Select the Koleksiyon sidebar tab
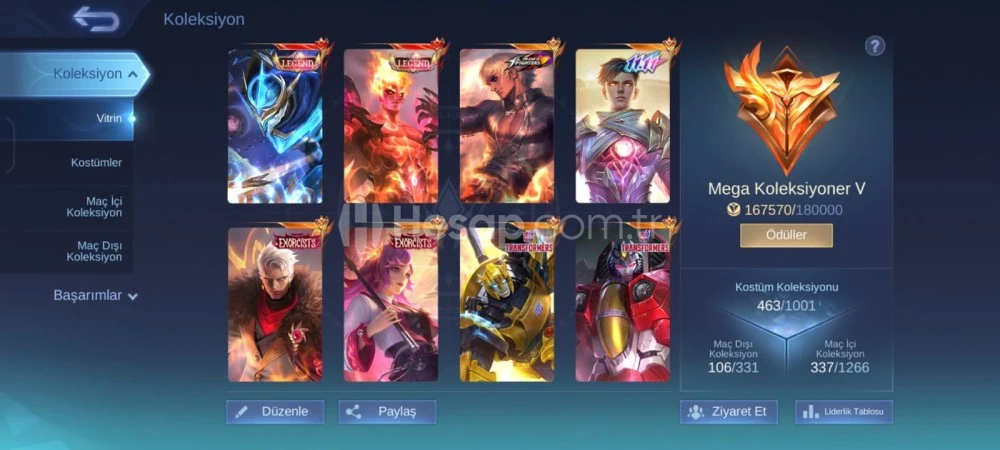1000x450 pixels. click(88, 74)
